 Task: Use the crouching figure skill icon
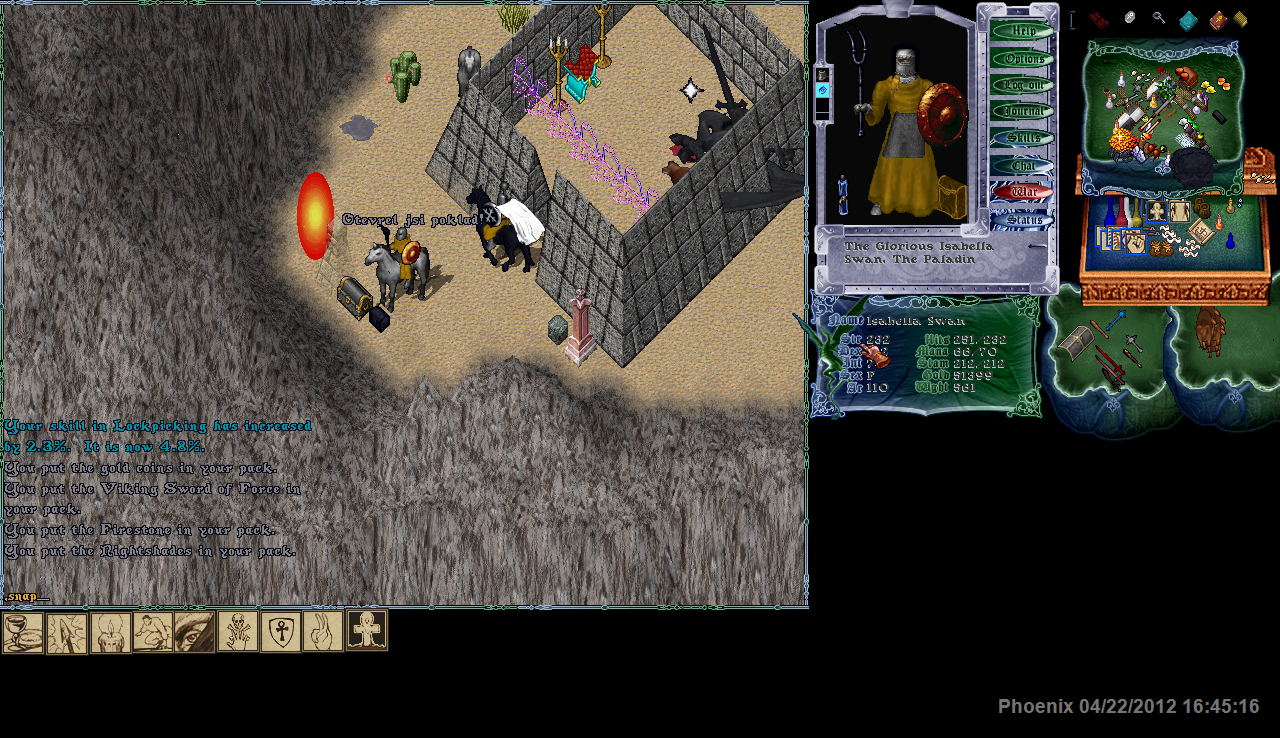tap(153, 633)
